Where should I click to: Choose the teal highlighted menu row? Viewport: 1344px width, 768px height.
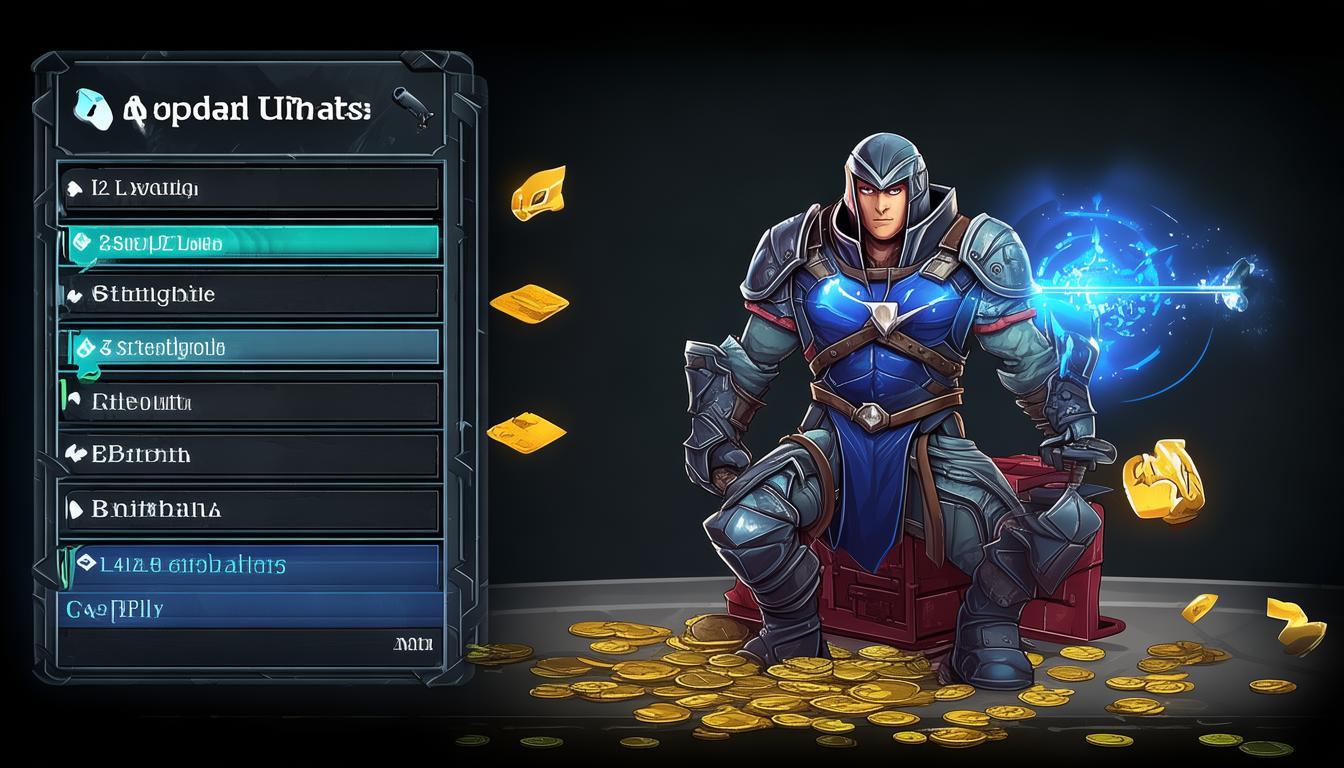tap(250, 242)
